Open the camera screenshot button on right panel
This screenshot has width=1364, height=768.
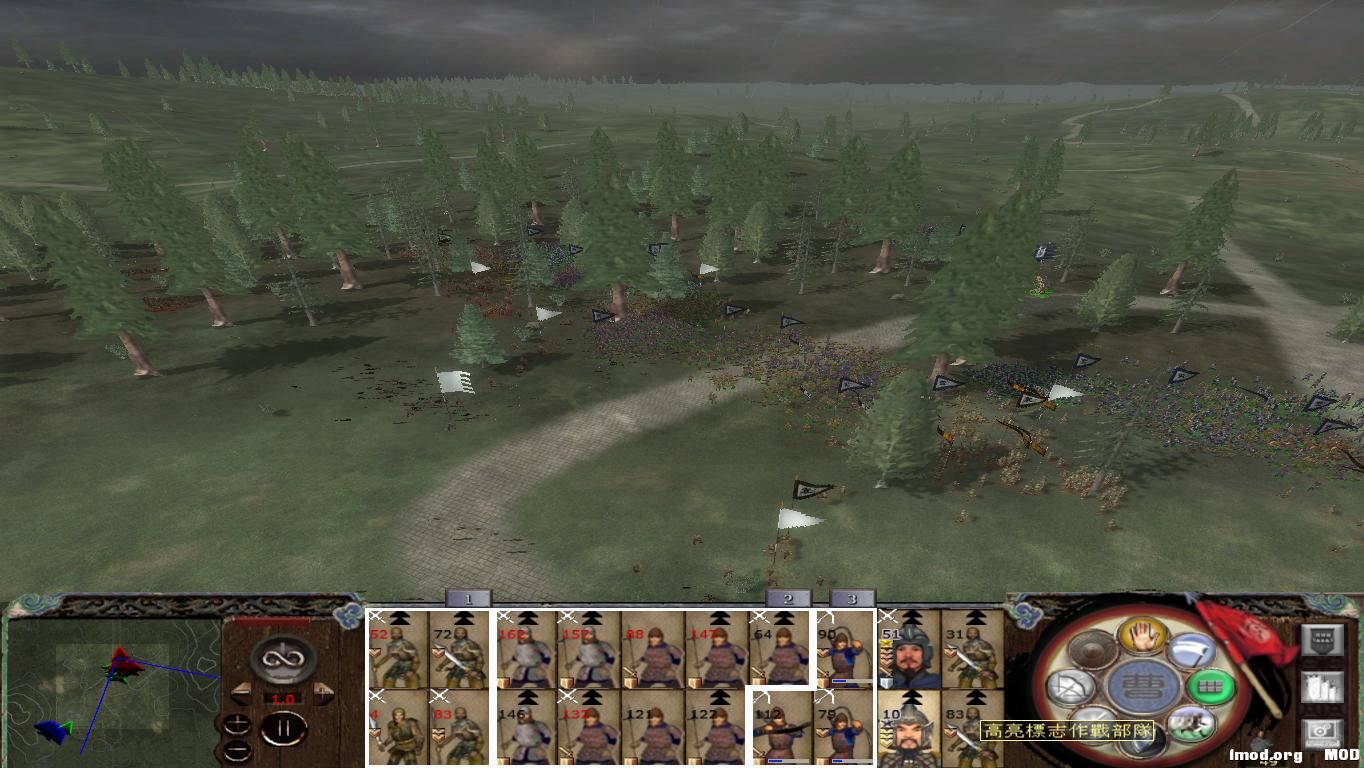click(x=1321, y=732)
